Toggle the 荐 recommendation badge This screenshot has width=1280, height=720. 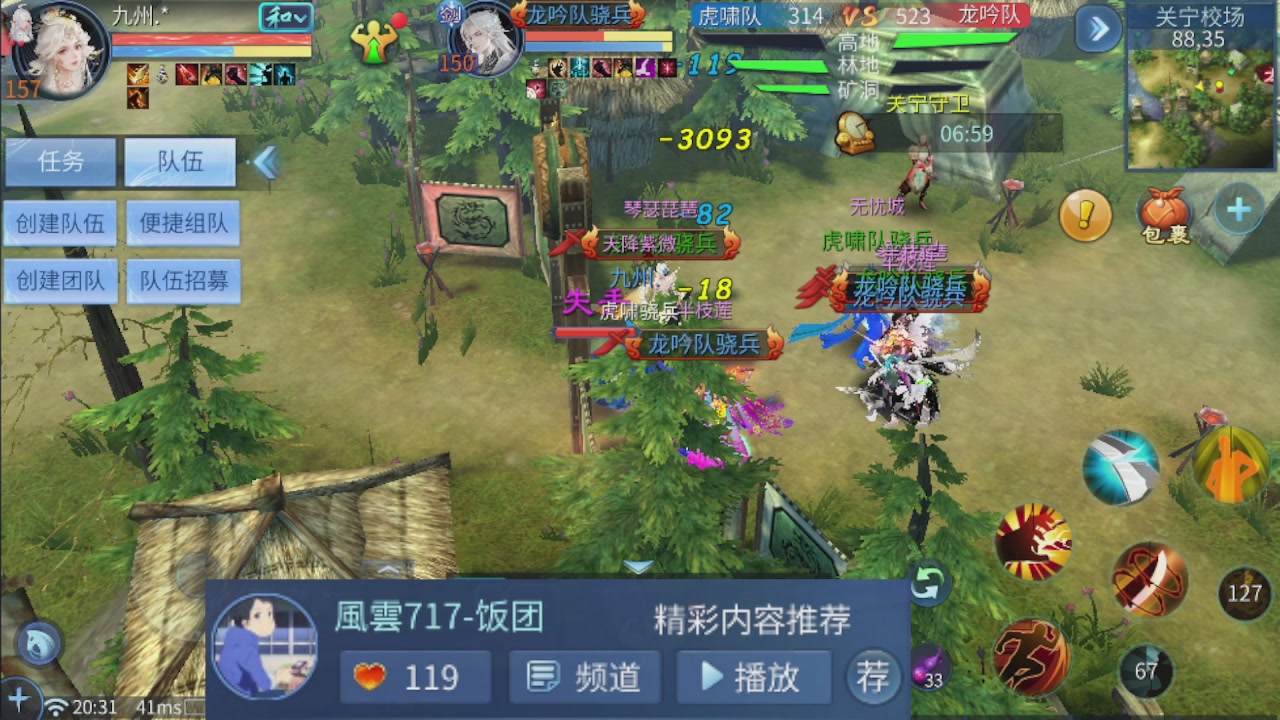pos(873,677)
